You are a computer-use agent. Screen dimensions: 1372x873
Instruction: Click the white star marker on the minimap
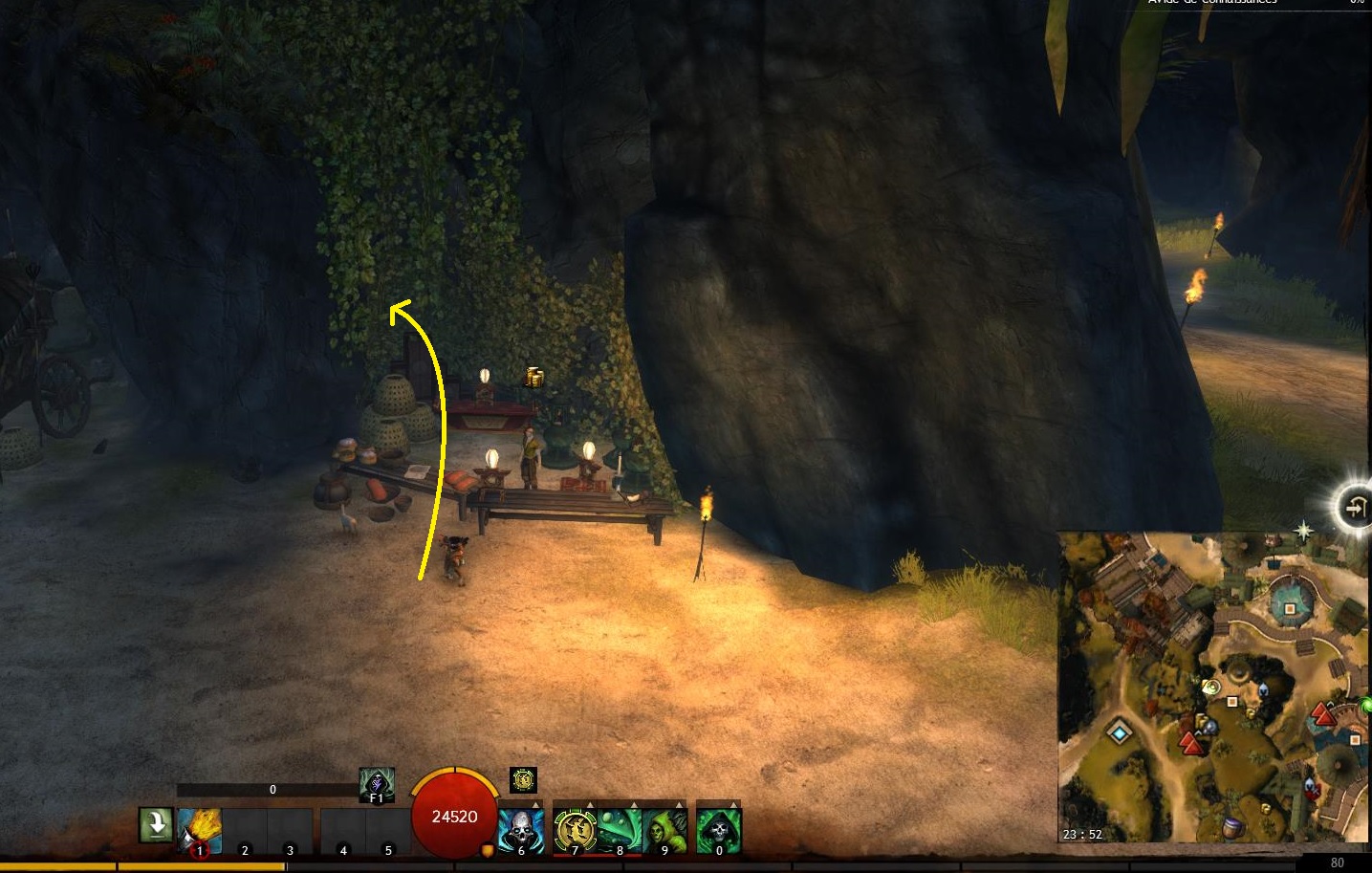(1303, 529)
